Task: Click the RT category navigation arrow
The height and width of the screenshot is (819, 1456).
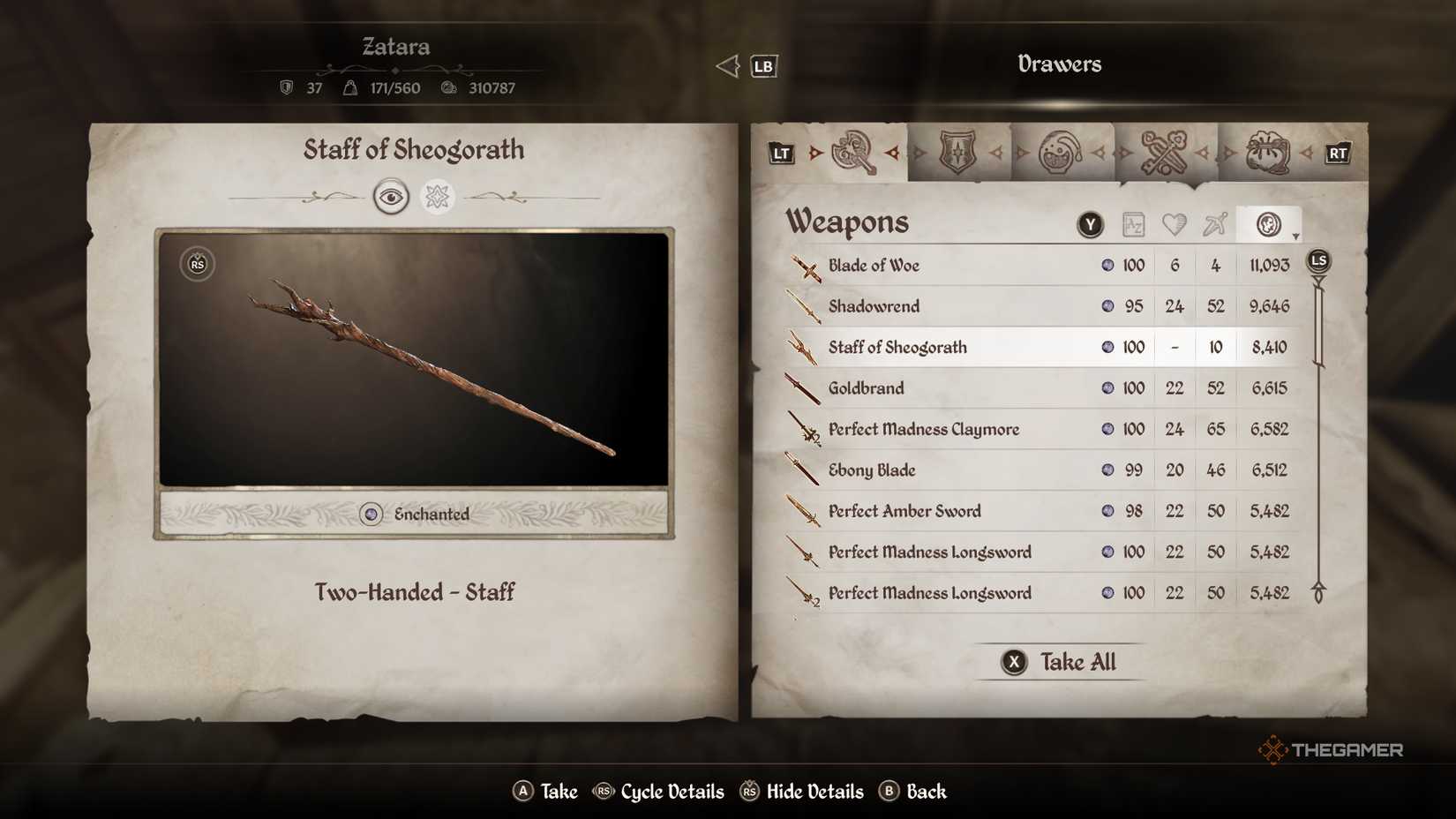Action: point(1338,152)
